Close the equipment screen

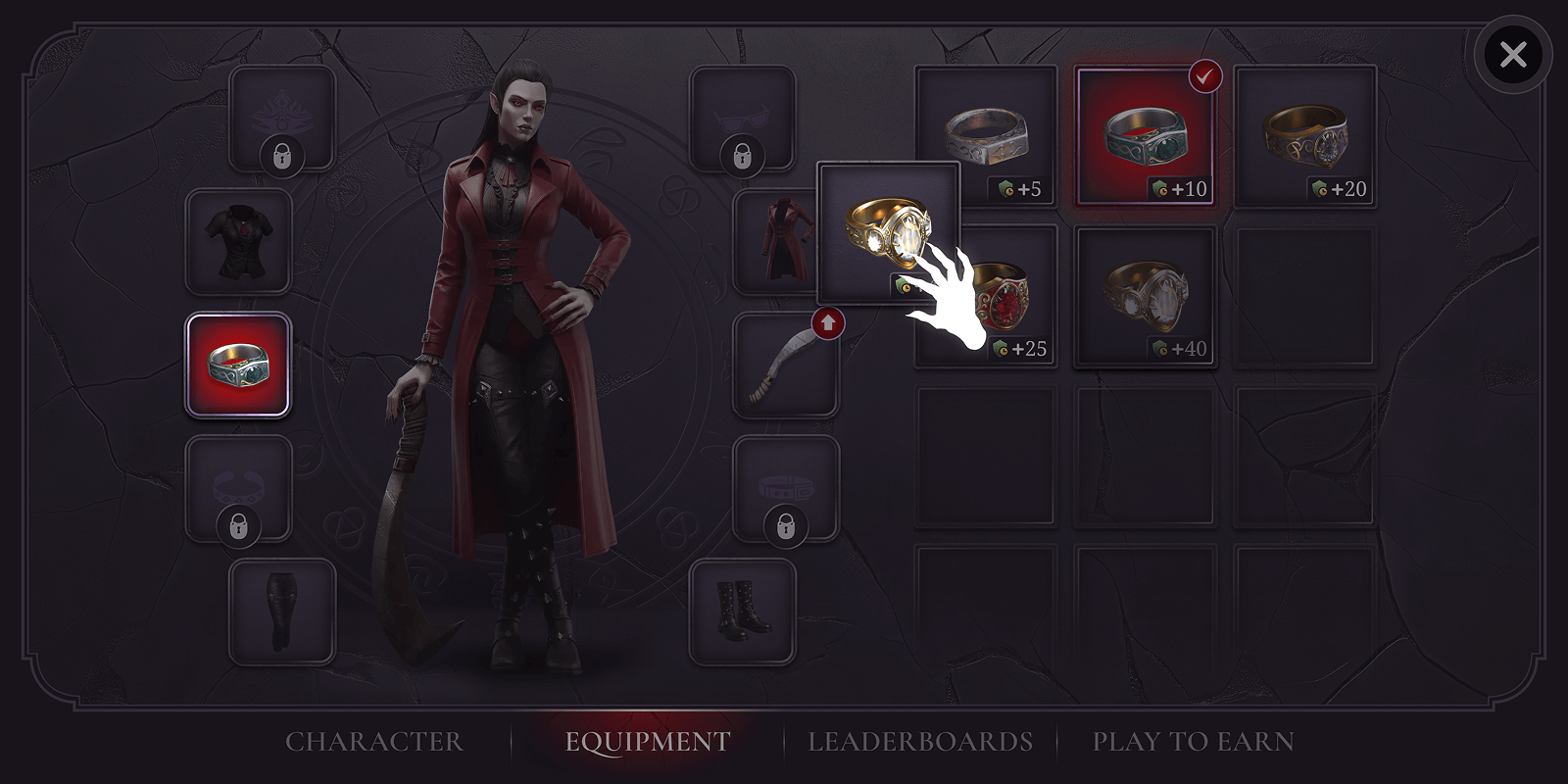click(1513, 54)
